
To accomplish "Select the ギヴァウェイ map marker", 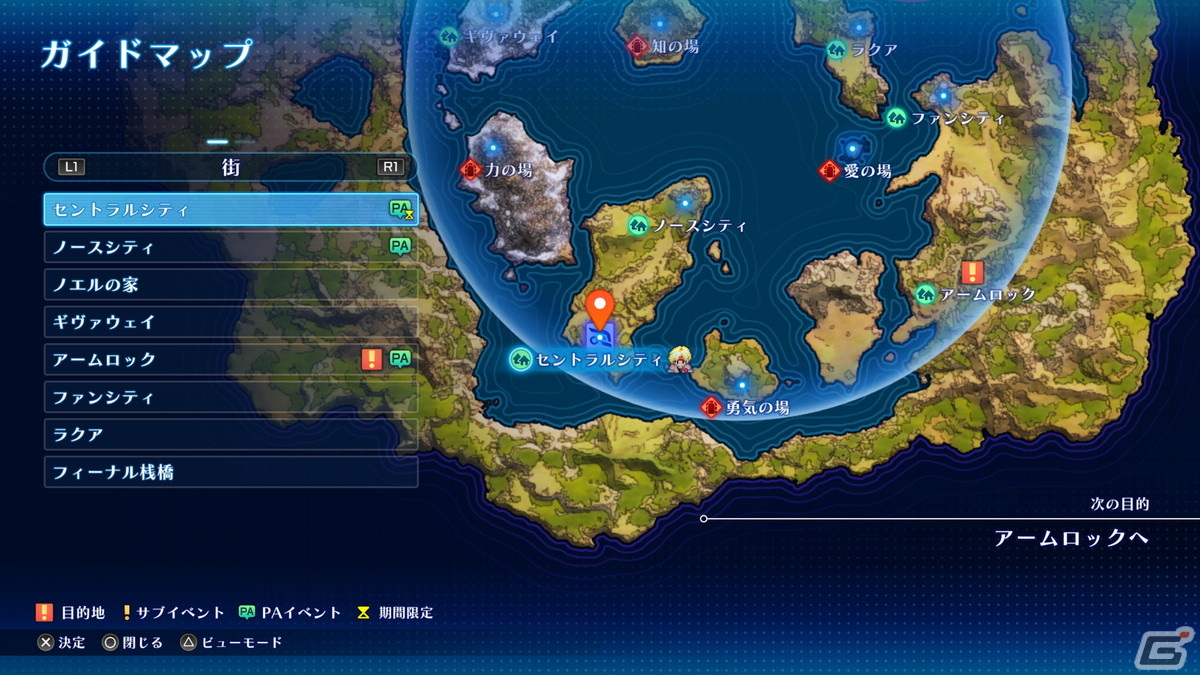I will tap(449, 36).
